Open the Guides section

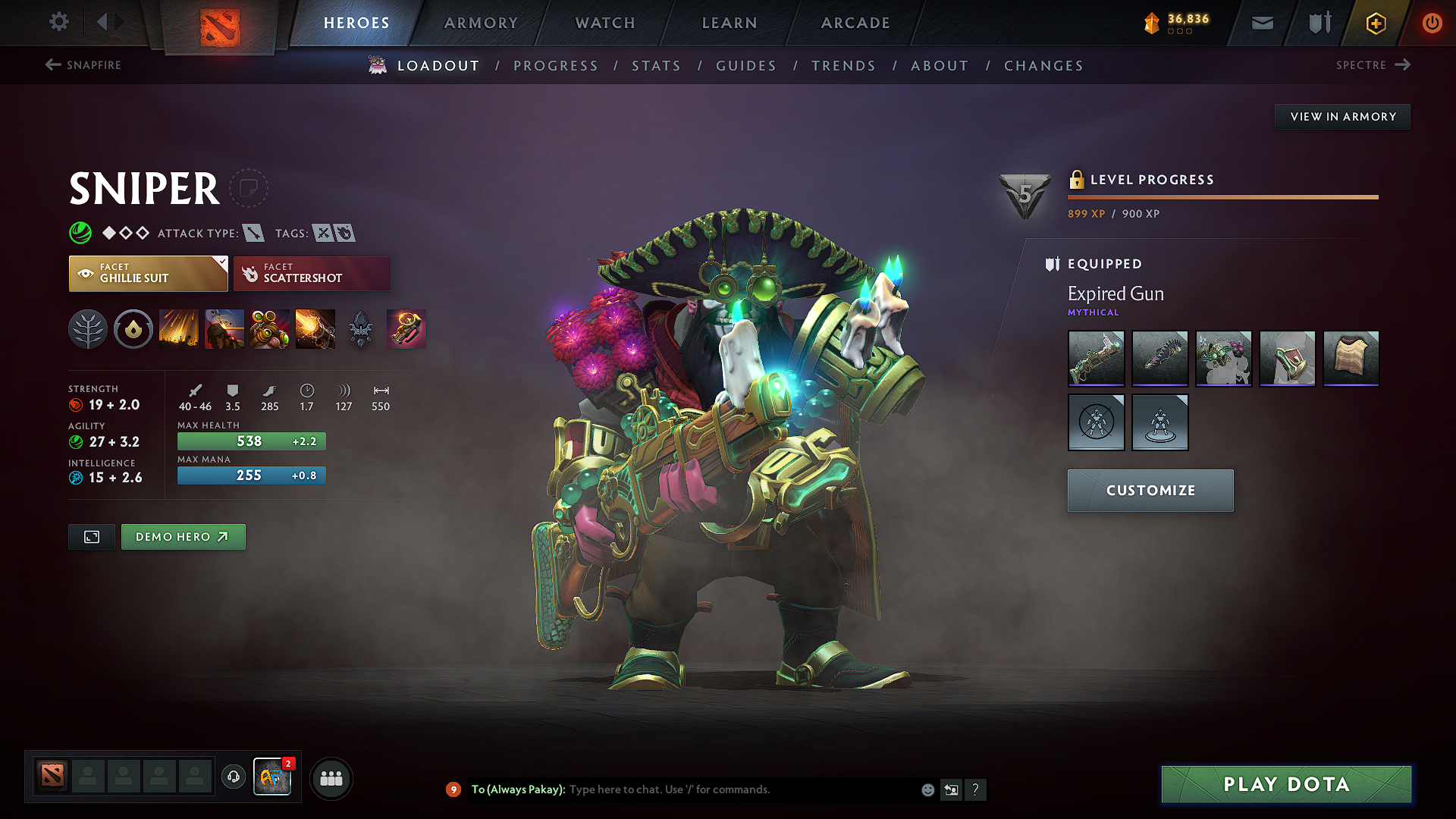click(746, 66)
